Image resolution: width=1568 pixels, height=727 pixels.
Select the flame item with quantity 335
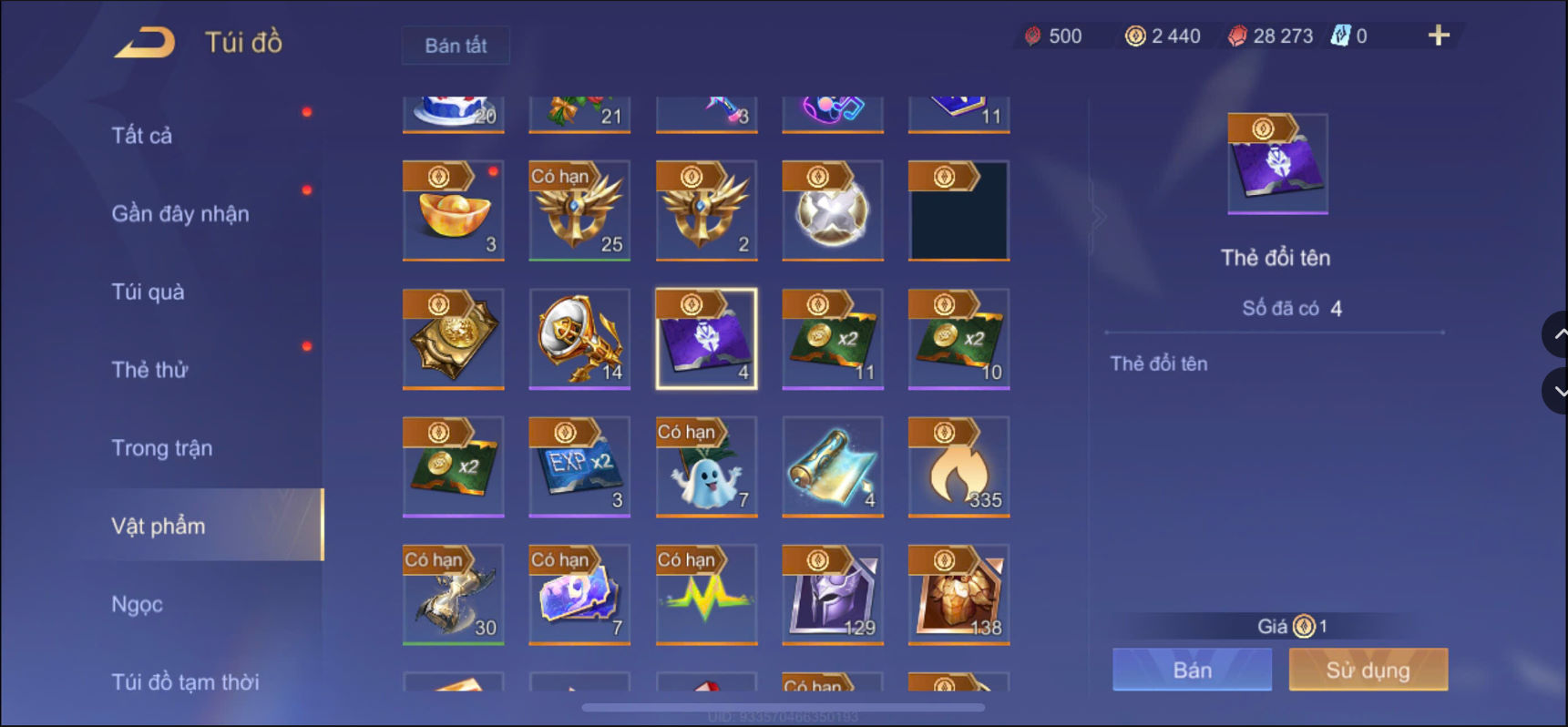[x=958, y=466]
